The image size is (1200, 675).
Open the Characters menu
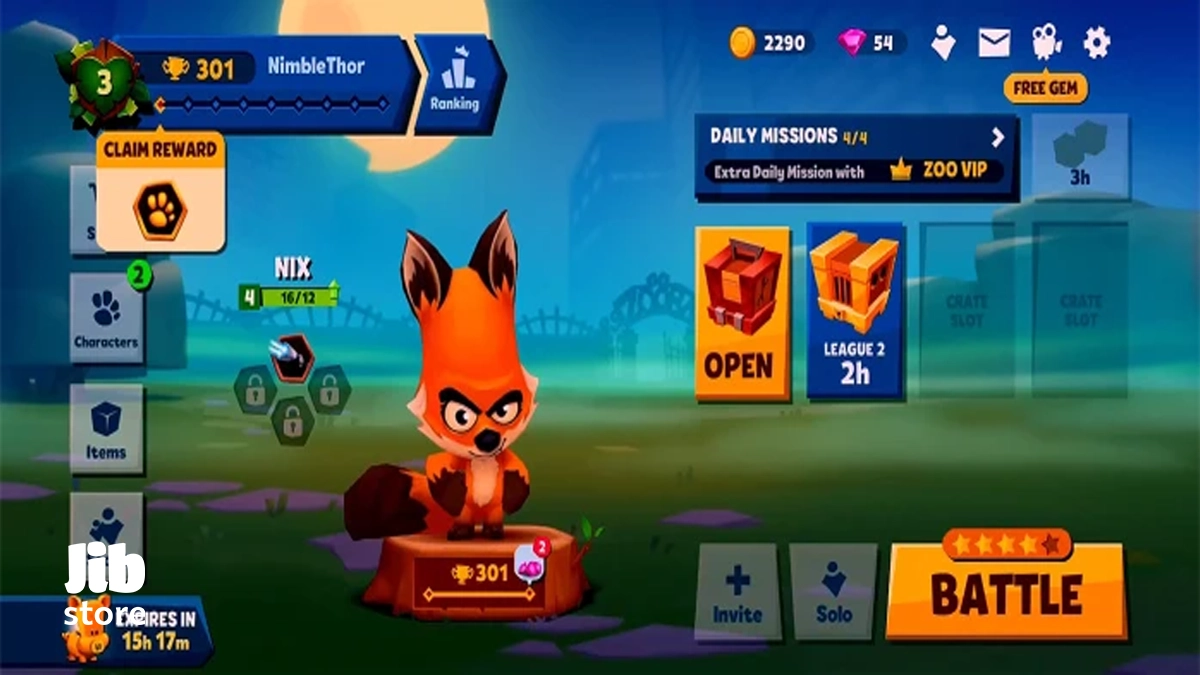tap(106, 318)
